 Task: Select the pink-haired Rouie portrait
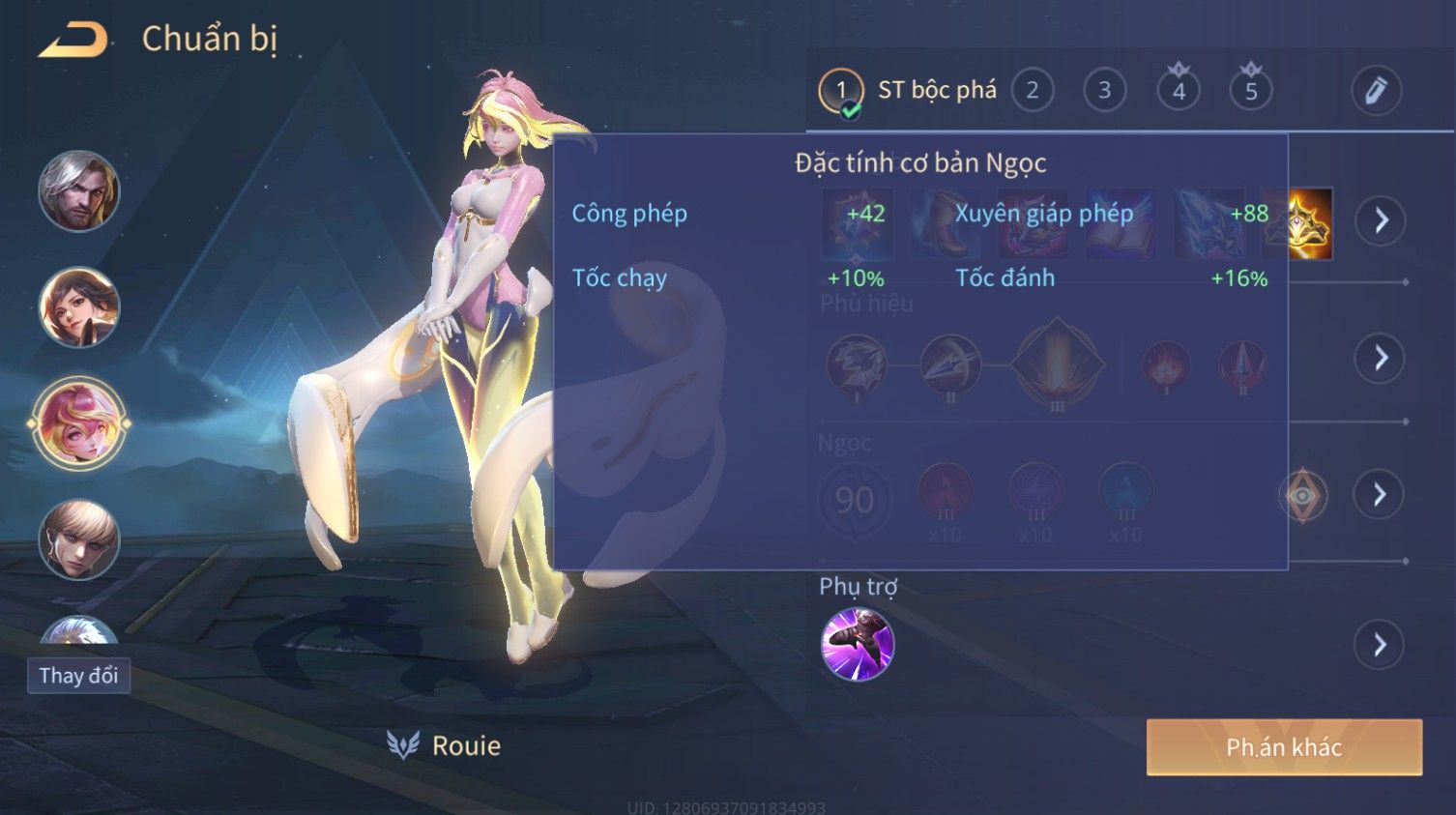click(x=79, y=423)
